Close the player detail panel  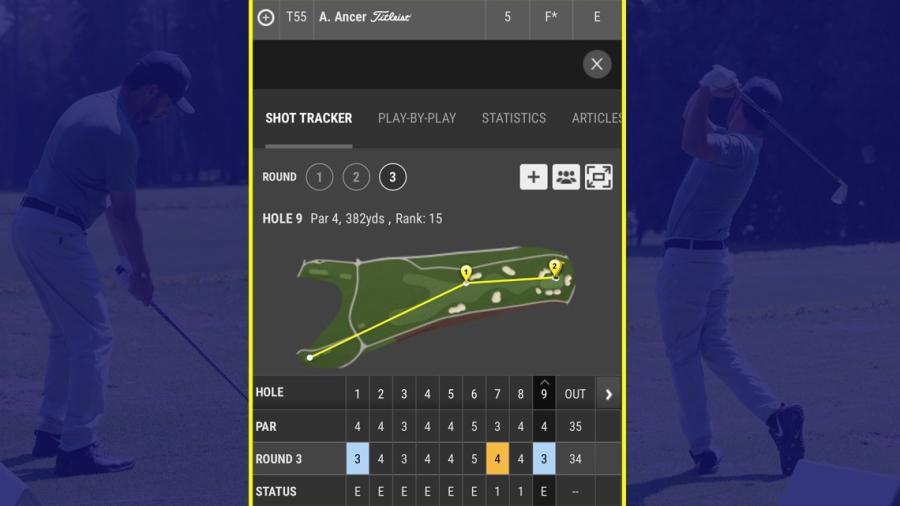tap(597, 65)
